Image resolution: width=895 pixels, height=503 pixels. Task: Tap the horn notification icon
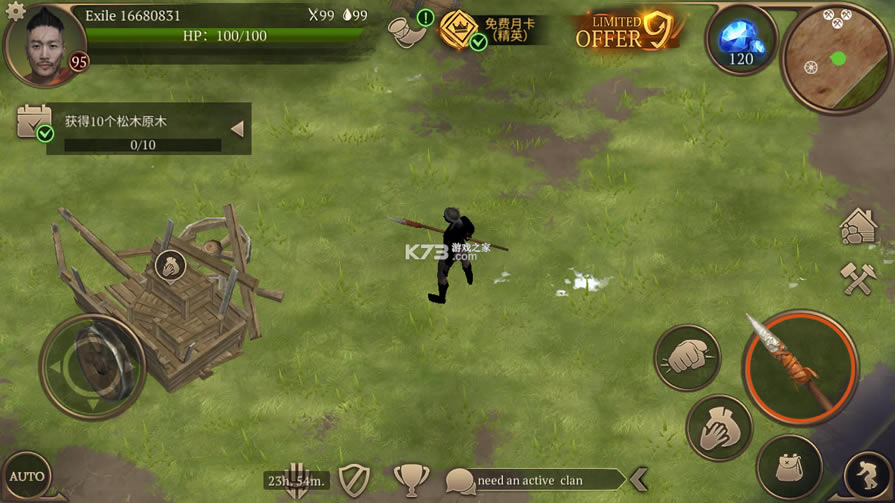(406, 30)
